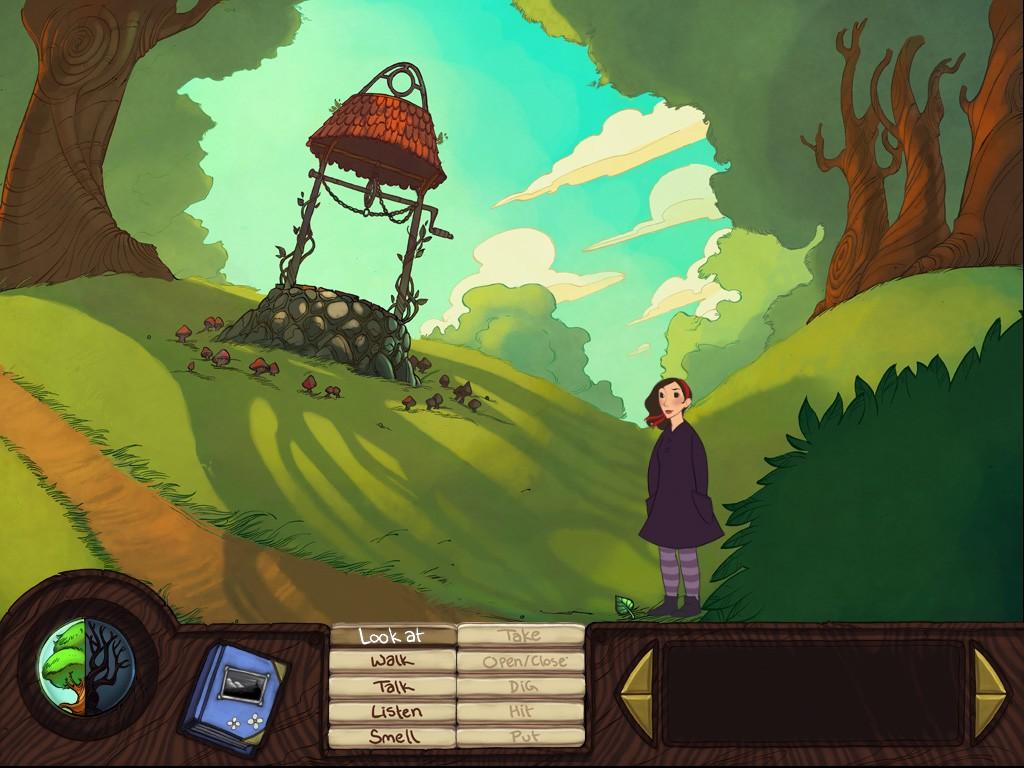The height and width of the screenshot is (768, 1024).
Task: Select the Take verb
Action: coord(520,635)
